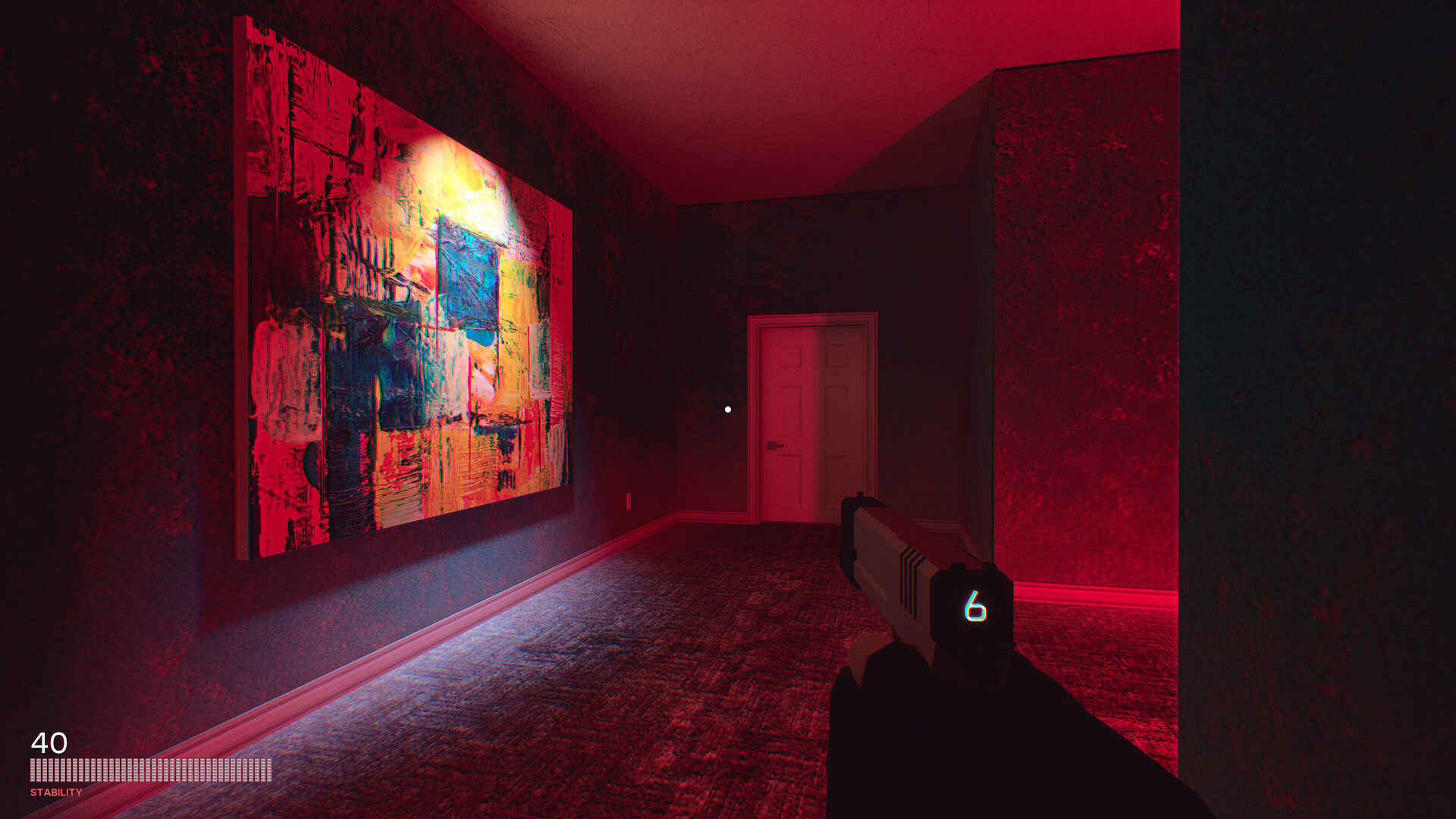Click the white crosshair dot
1456x819 pixels.
coord(728,408)
